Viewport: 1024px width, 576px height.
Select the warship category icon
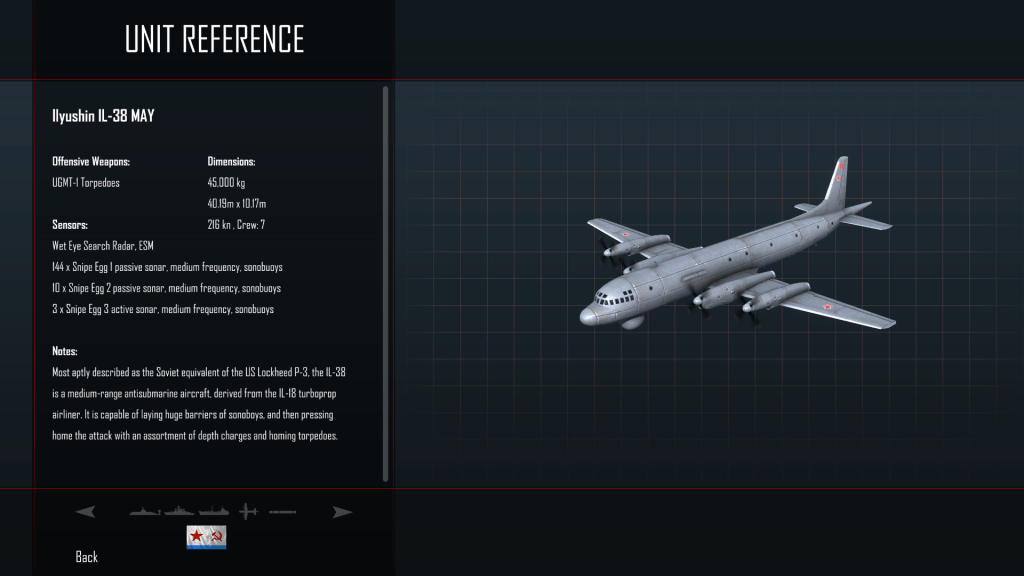[180, 512]
